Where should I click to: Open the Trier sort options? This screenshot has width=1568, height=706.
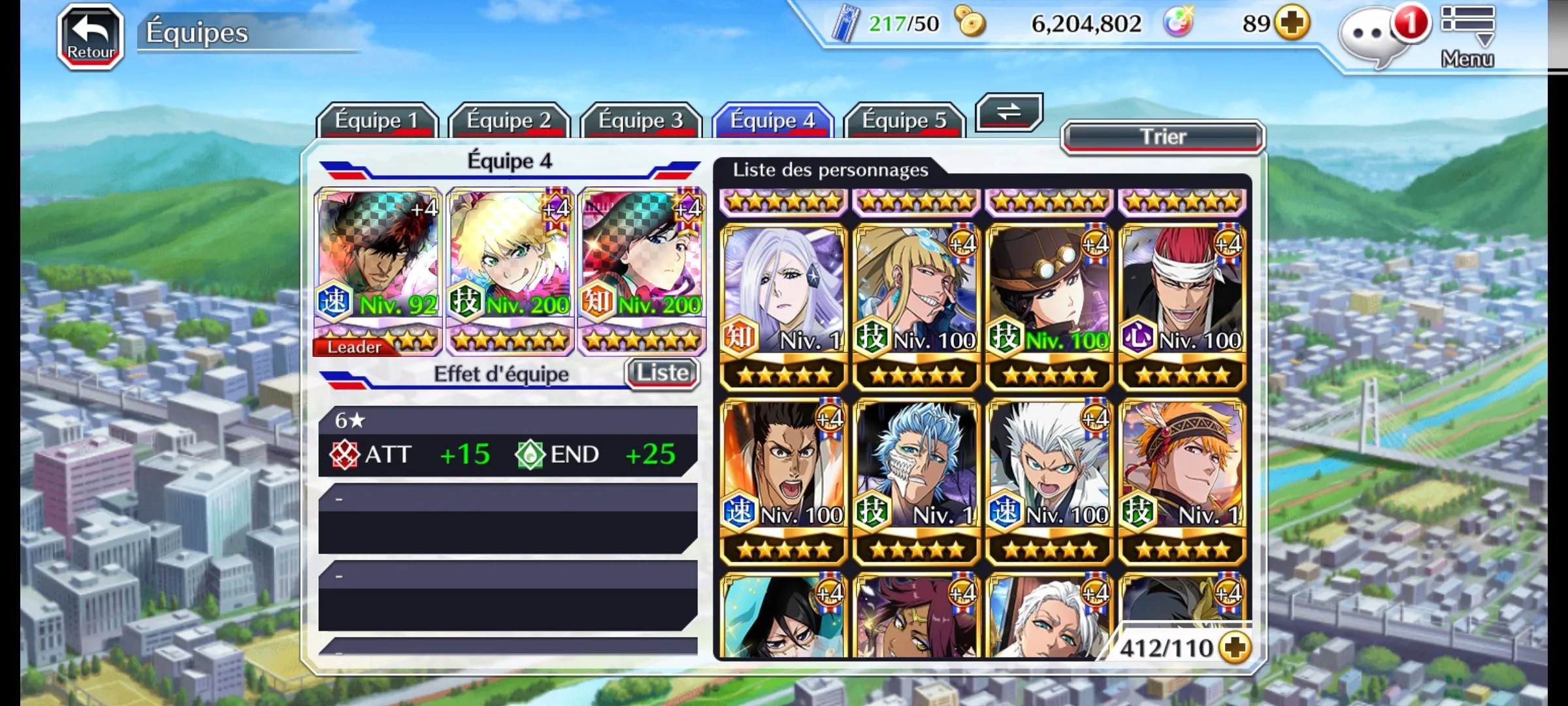1162,137
